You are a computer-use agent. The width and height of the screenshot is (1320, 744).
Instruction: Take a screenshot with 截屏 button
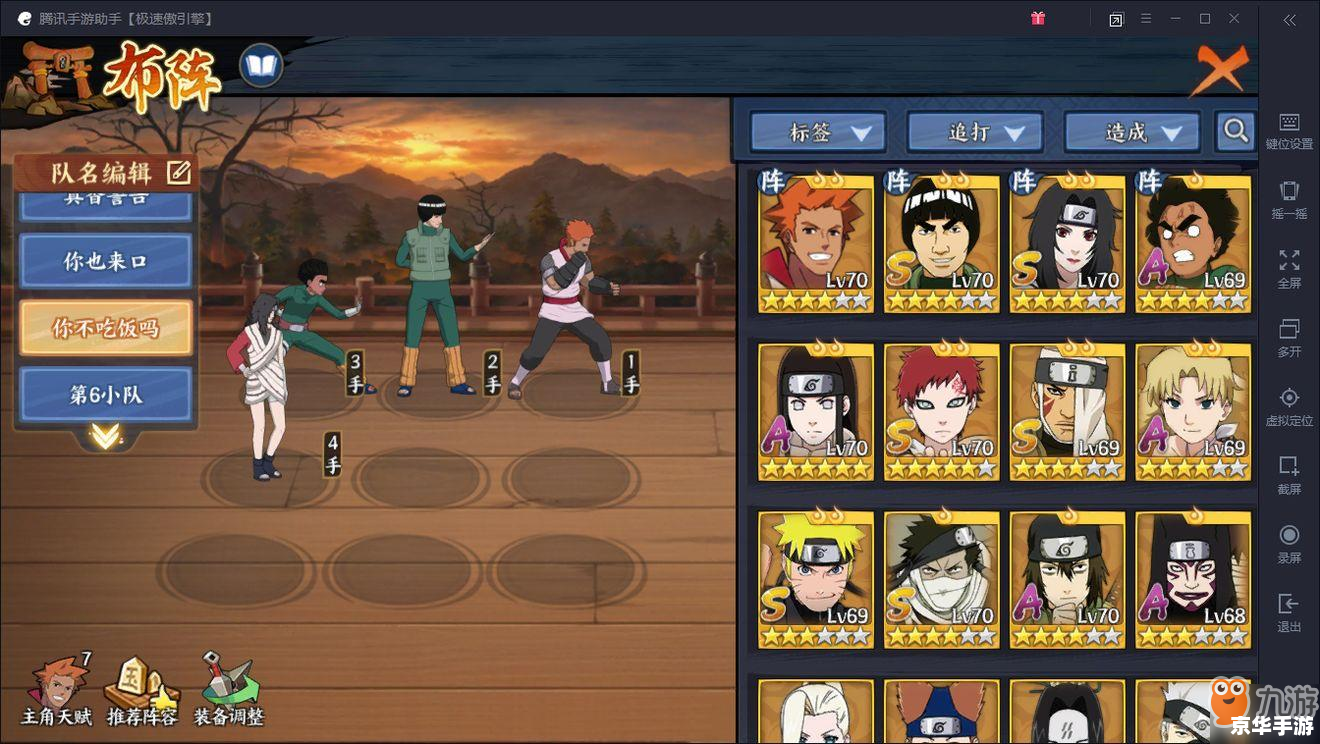(1289, 475)
